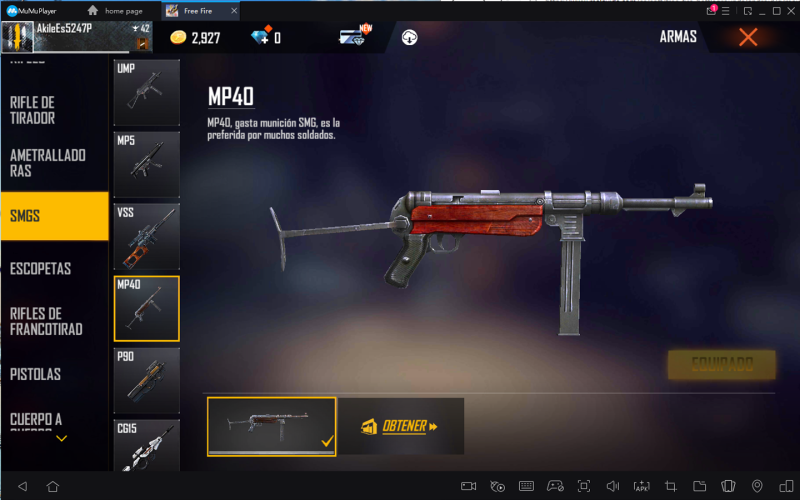This screenshot has height=500, width=800.
Task: Select the MP40 weapon tile
Action: tap(146, 308)
